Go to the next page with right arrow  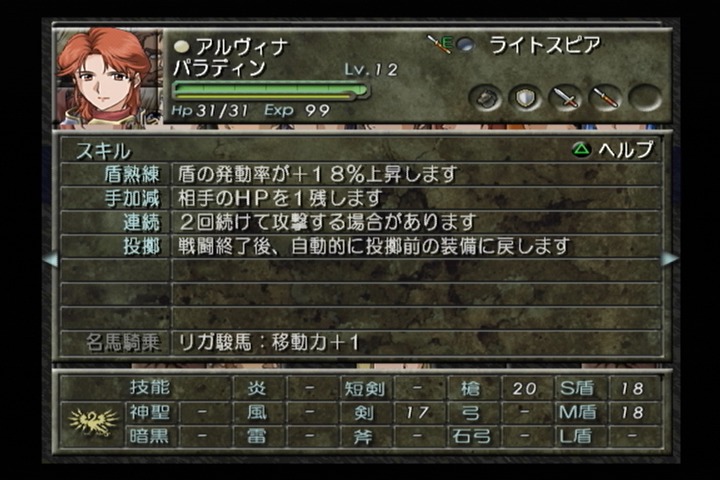point(670,259)
